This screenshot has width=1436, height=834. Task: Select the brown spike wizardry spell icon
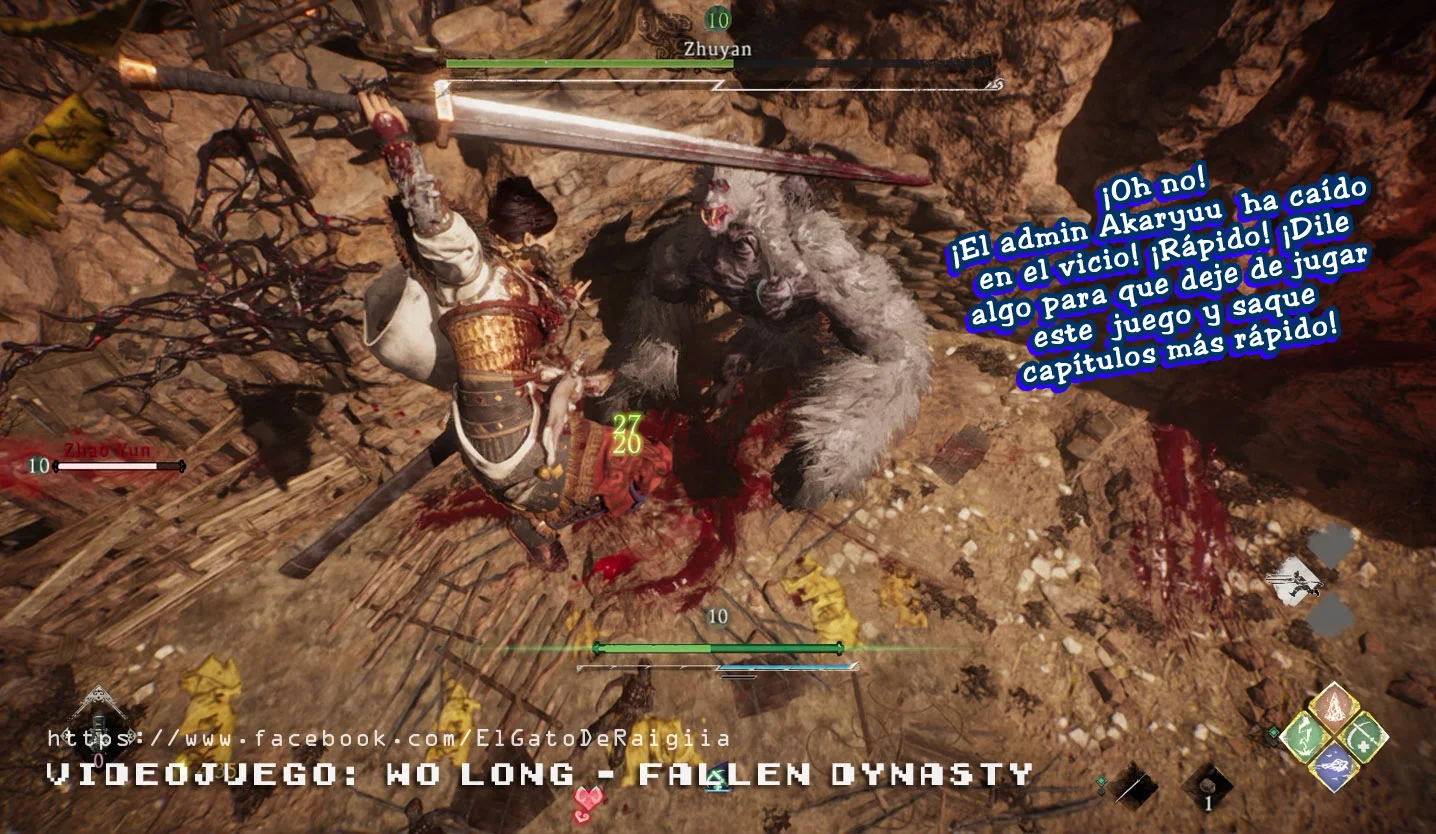[1333, 707]
